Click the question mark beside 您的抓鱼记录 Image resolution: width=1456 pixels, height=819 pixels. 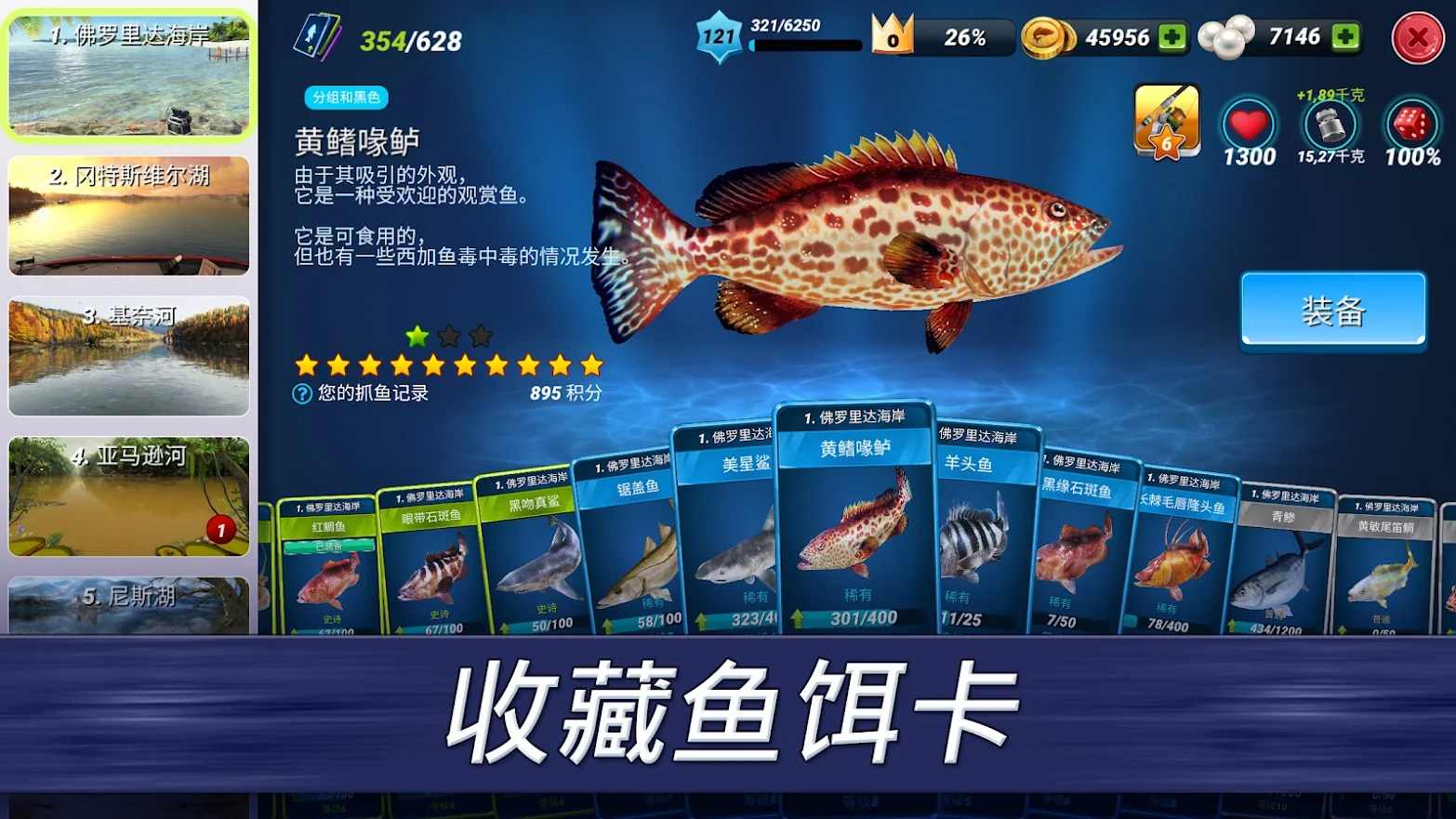pos(300,393)
